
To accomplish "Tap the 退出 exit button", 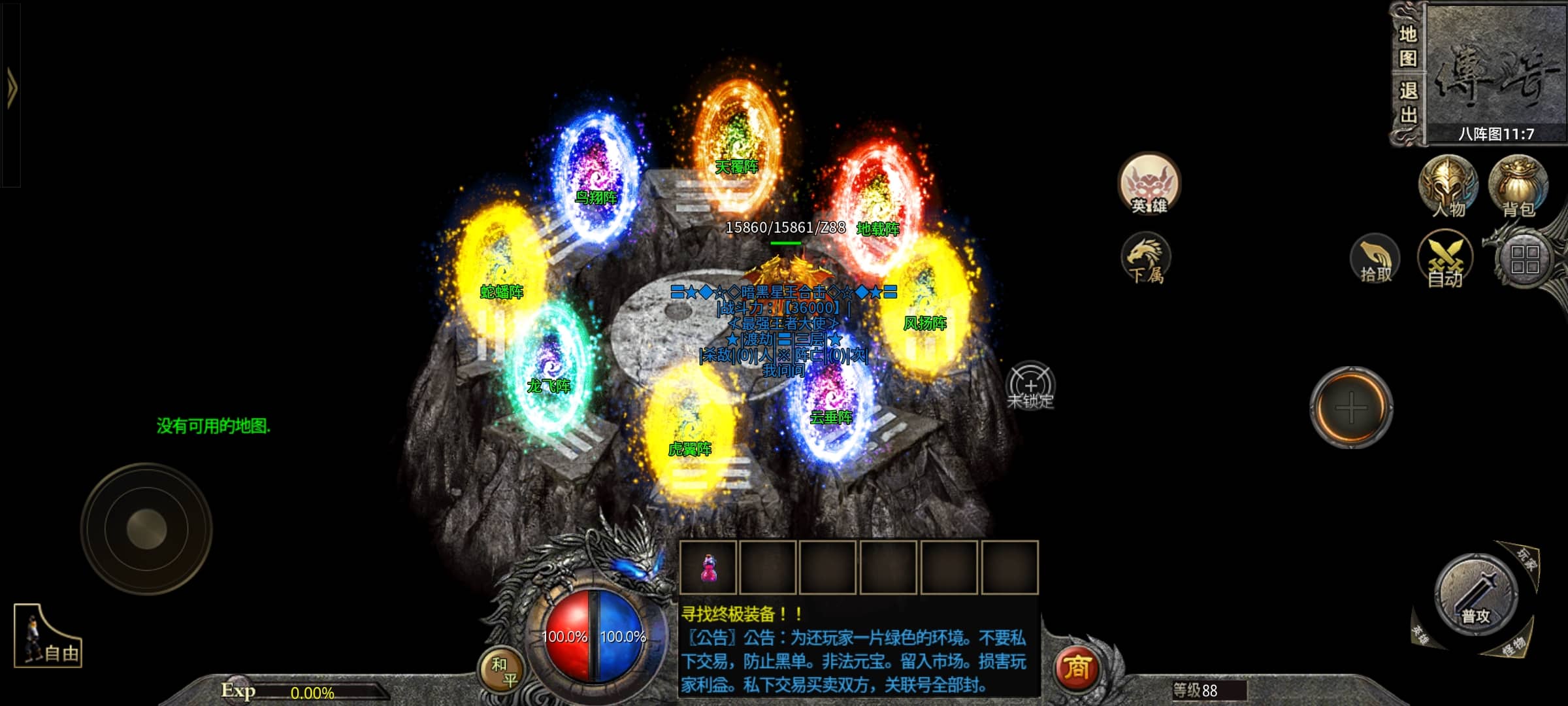I will (1407, 103).
